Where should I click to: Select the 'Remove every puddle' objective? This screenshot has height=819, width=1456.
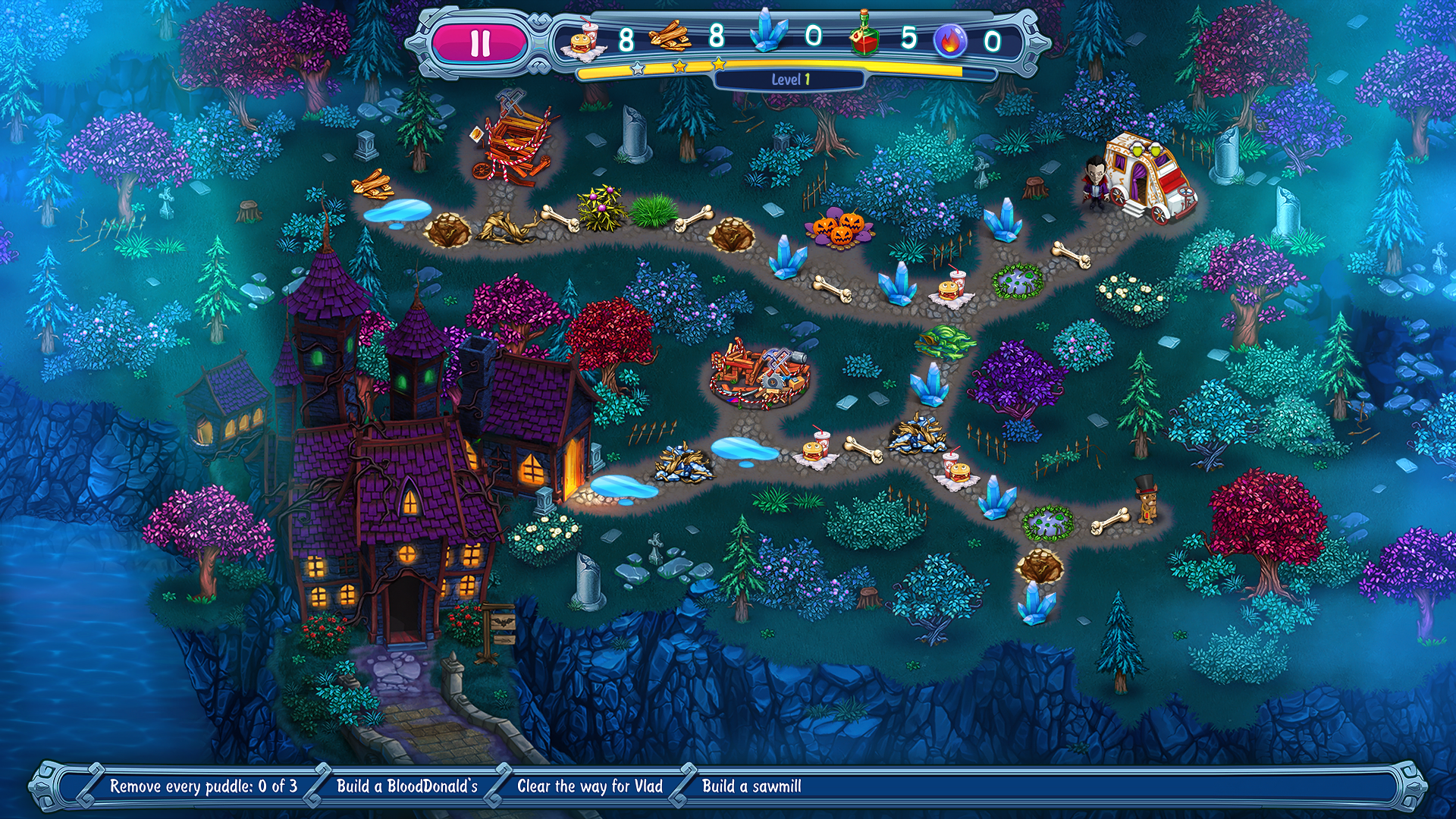click(203, 786)
